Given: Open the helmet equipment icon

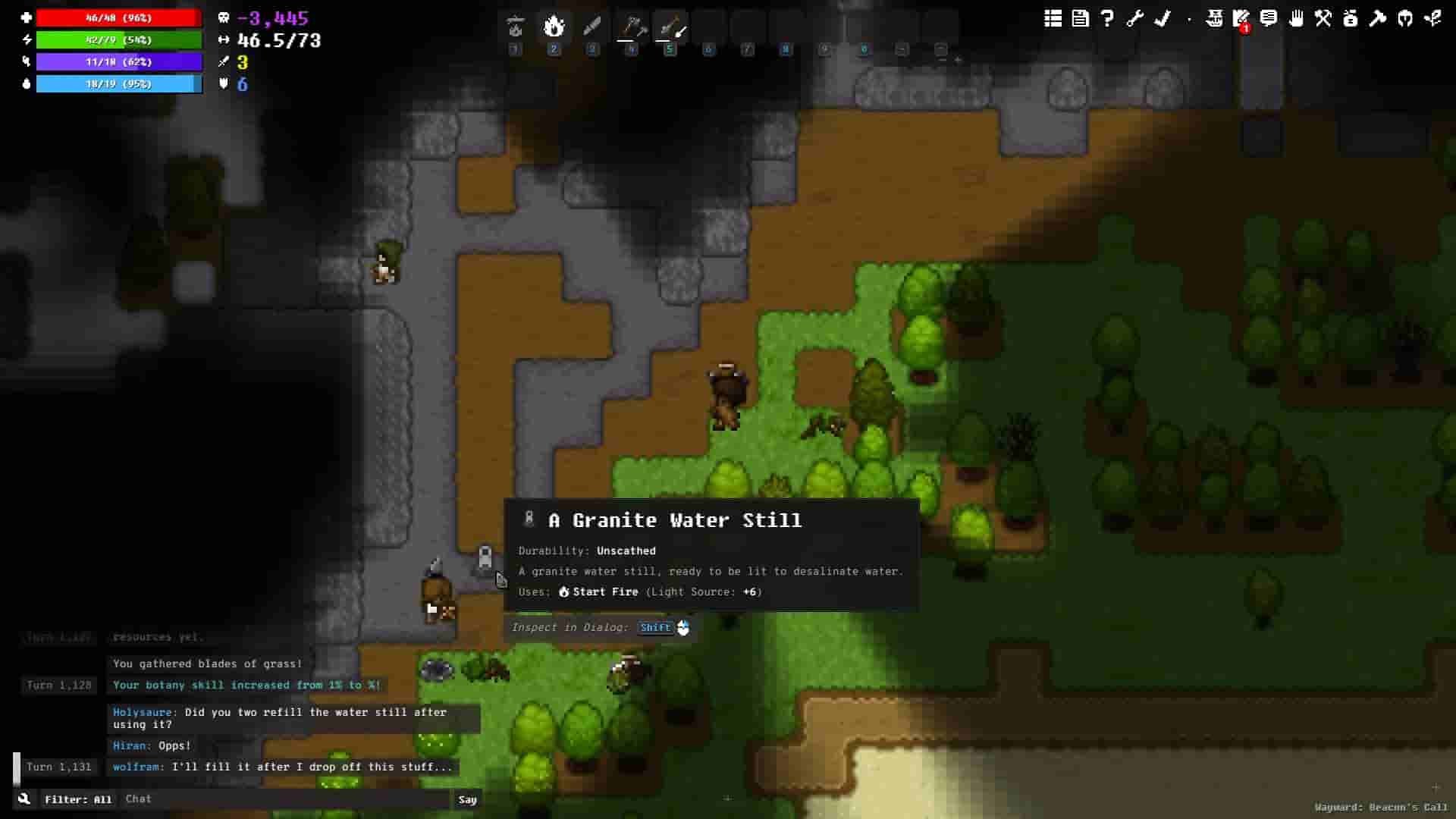Looking at the screenshot, I should click(x=1405, y=19).
